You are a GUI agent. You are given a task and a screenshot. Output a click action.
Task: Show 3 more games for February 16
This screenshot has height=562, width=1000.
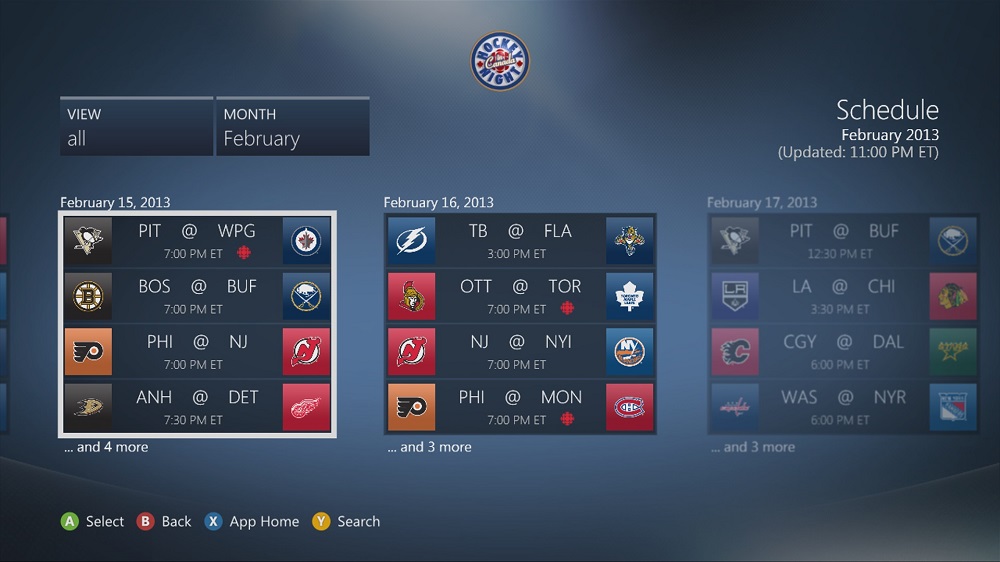(429, 447)
